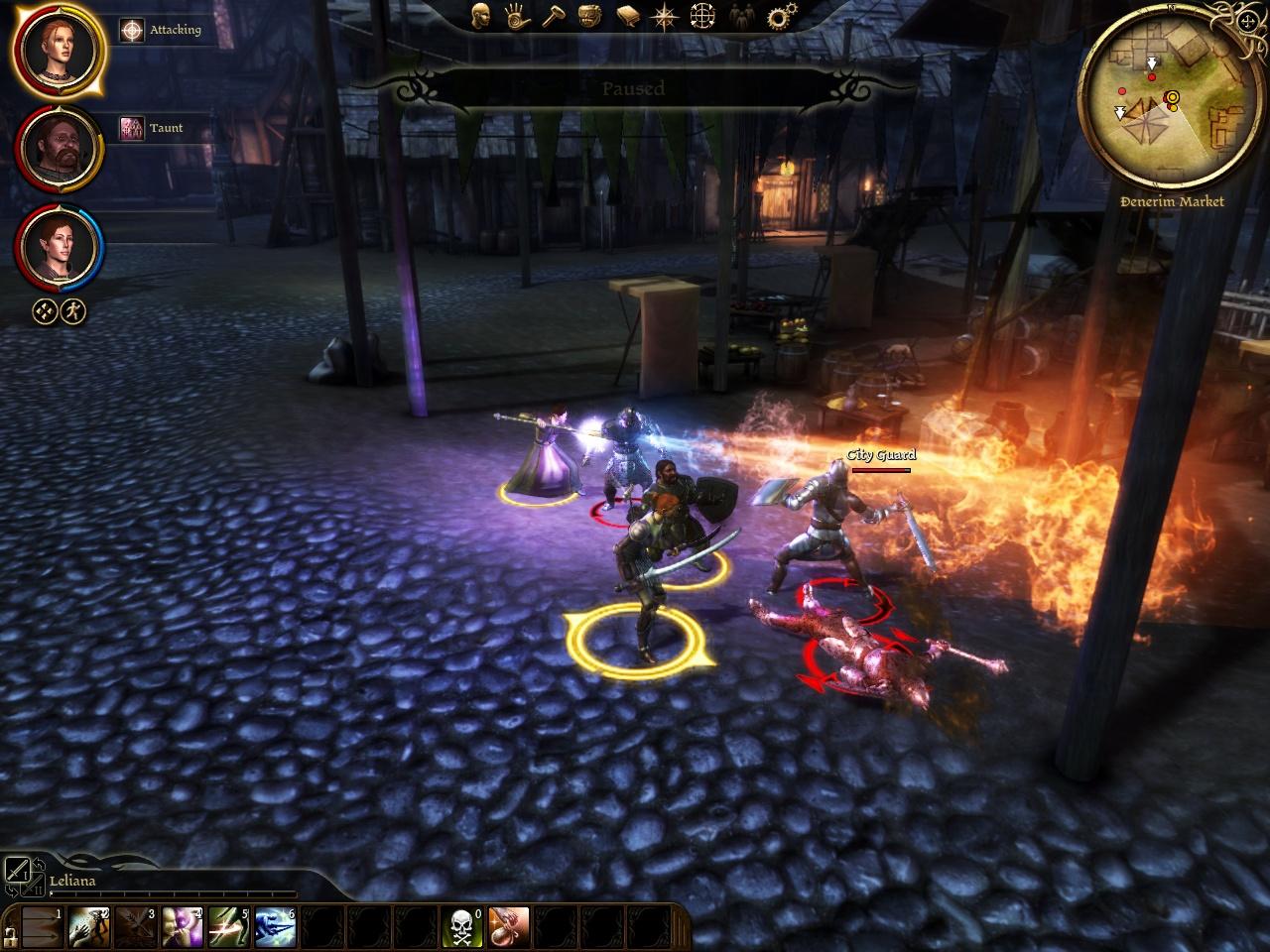Viewport: 1270px width, 952px height.
Task: Open the hammer icon menu
Action: tap(553, 15)
